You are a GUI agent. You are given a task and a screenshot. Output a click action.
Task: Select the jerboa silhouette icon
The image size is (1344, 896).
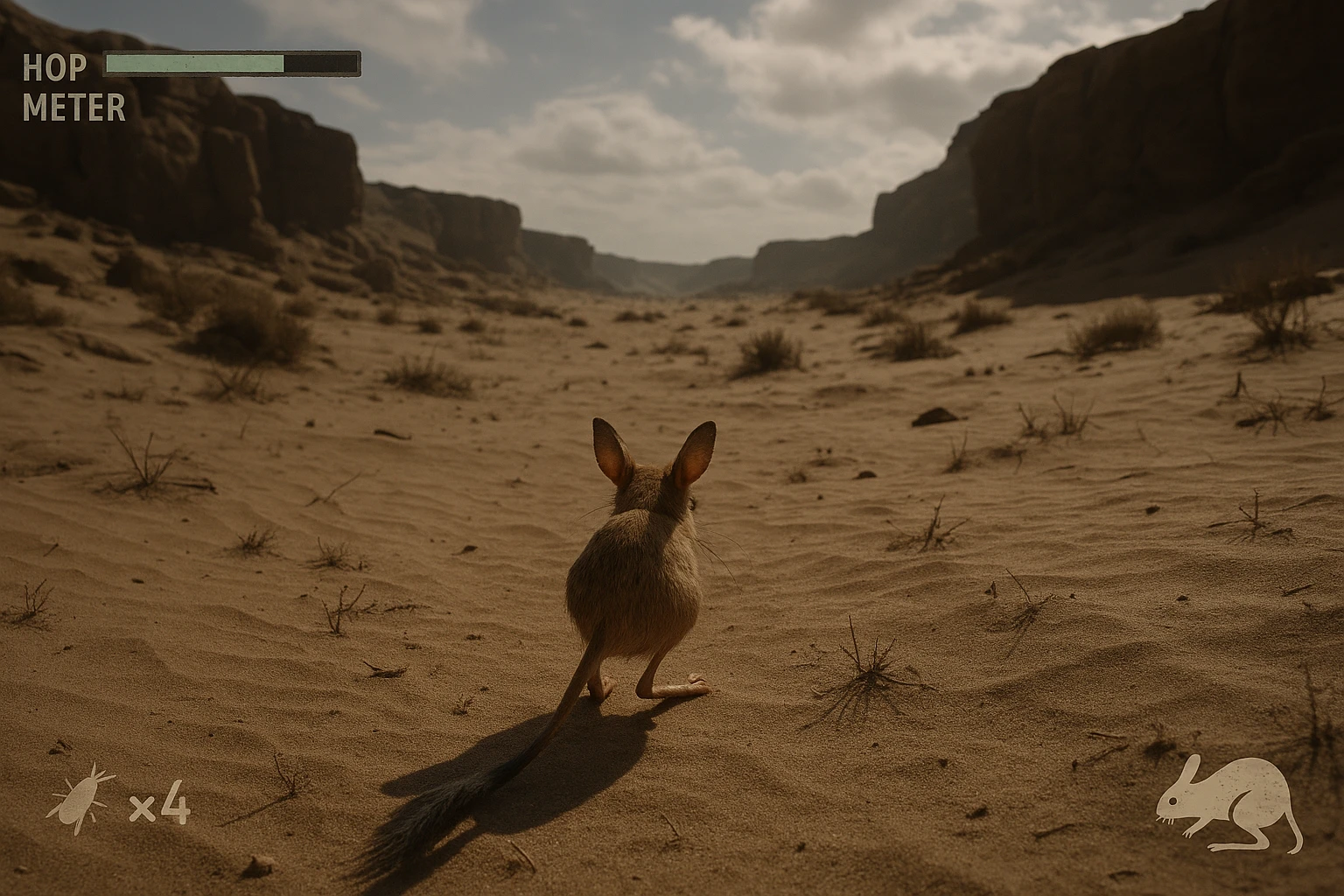[x=1229, y=803]
